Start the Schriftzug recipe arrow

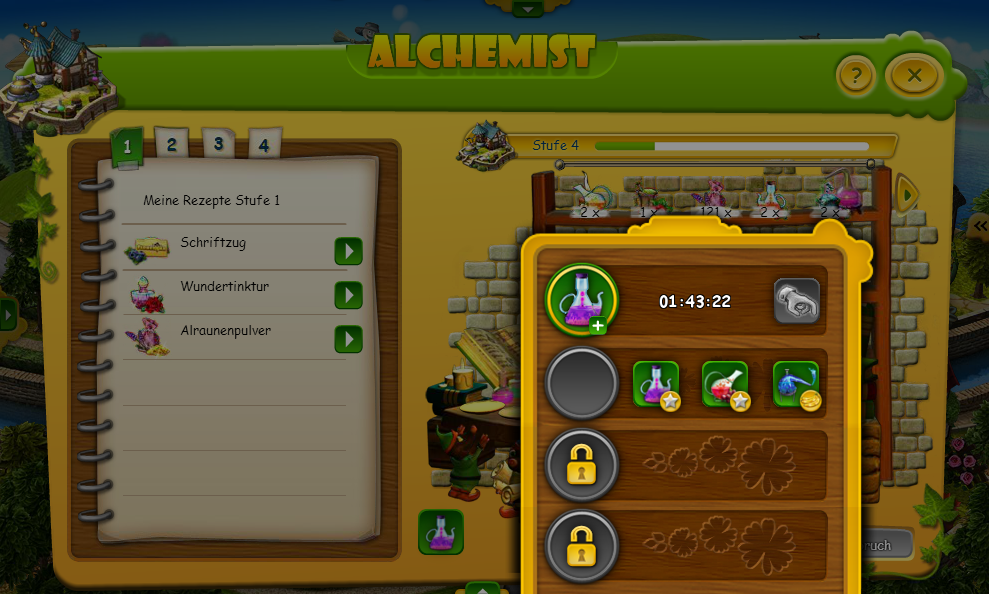[348, 250]
